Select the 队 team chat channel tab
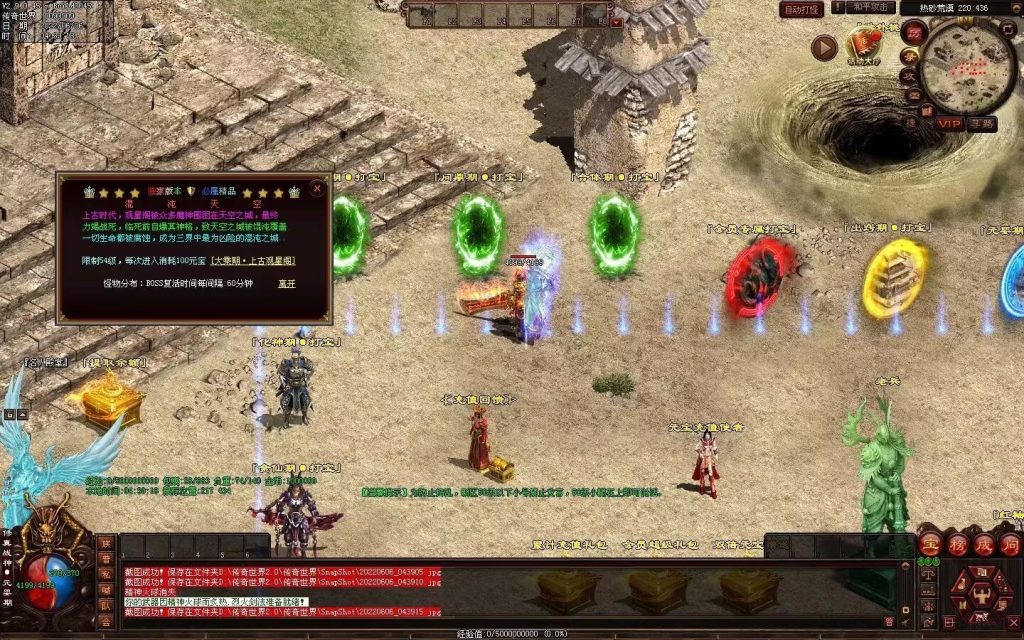The height and width of the screenshot is (640, 1024). click(x=105, y=606)
